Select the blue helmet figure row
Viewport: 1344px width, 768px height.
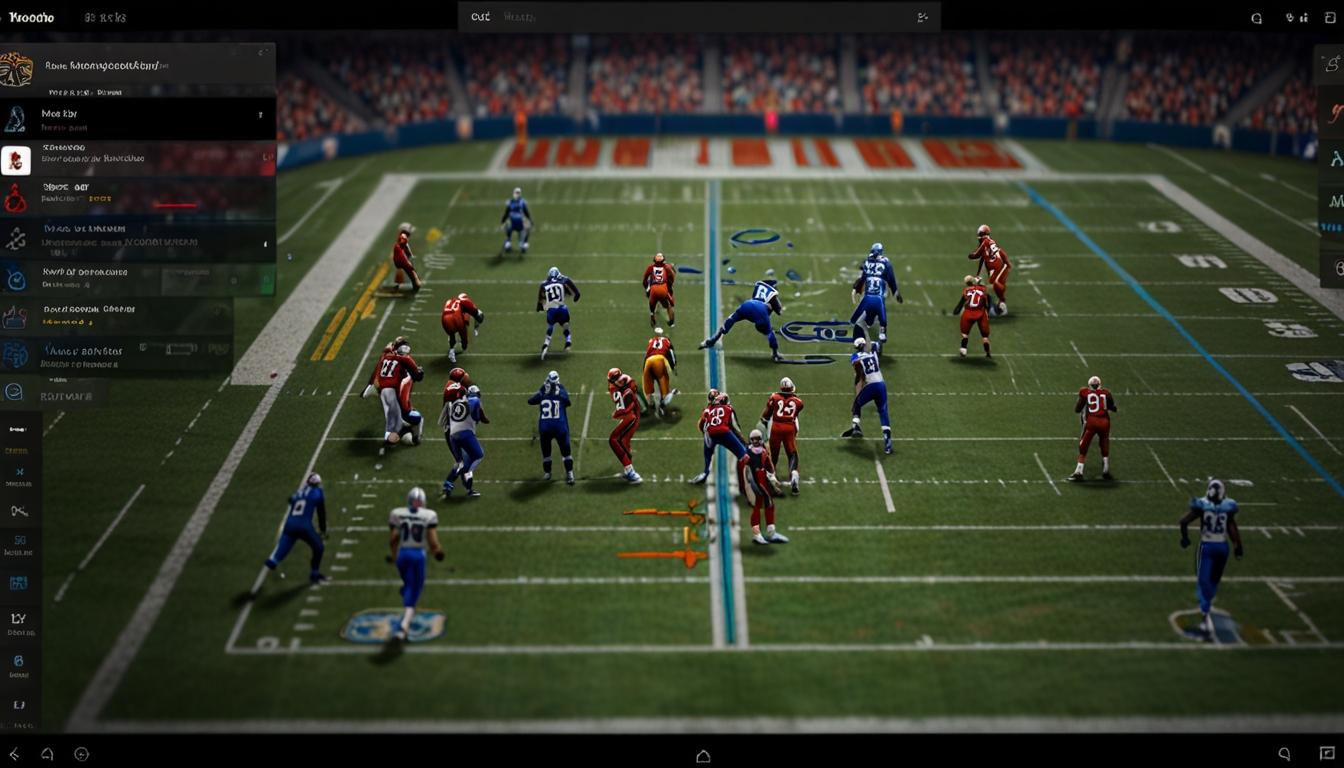click(138, 119)
